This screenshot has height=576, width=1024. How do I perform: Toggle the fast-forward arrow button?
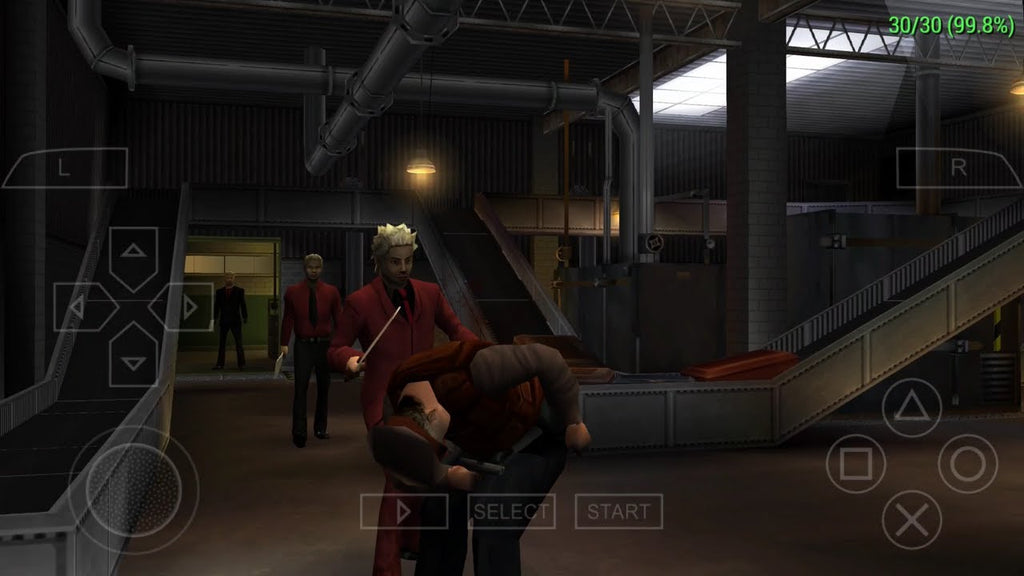click(x=404, y=512)
